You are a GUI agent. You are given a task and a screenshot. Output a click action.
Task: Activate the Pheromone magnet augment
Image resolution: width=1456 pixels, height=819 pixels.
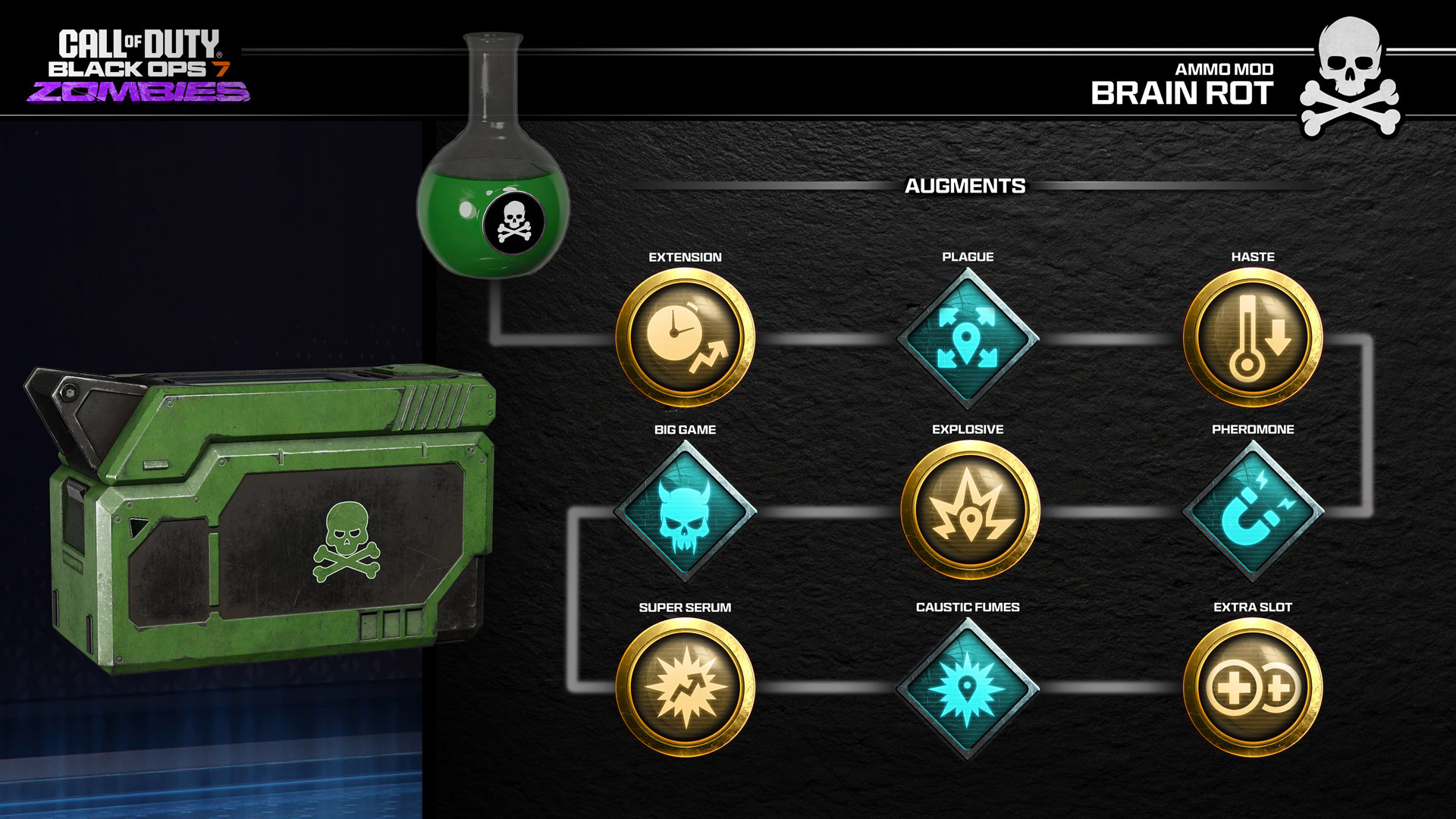coord(1253,511)
